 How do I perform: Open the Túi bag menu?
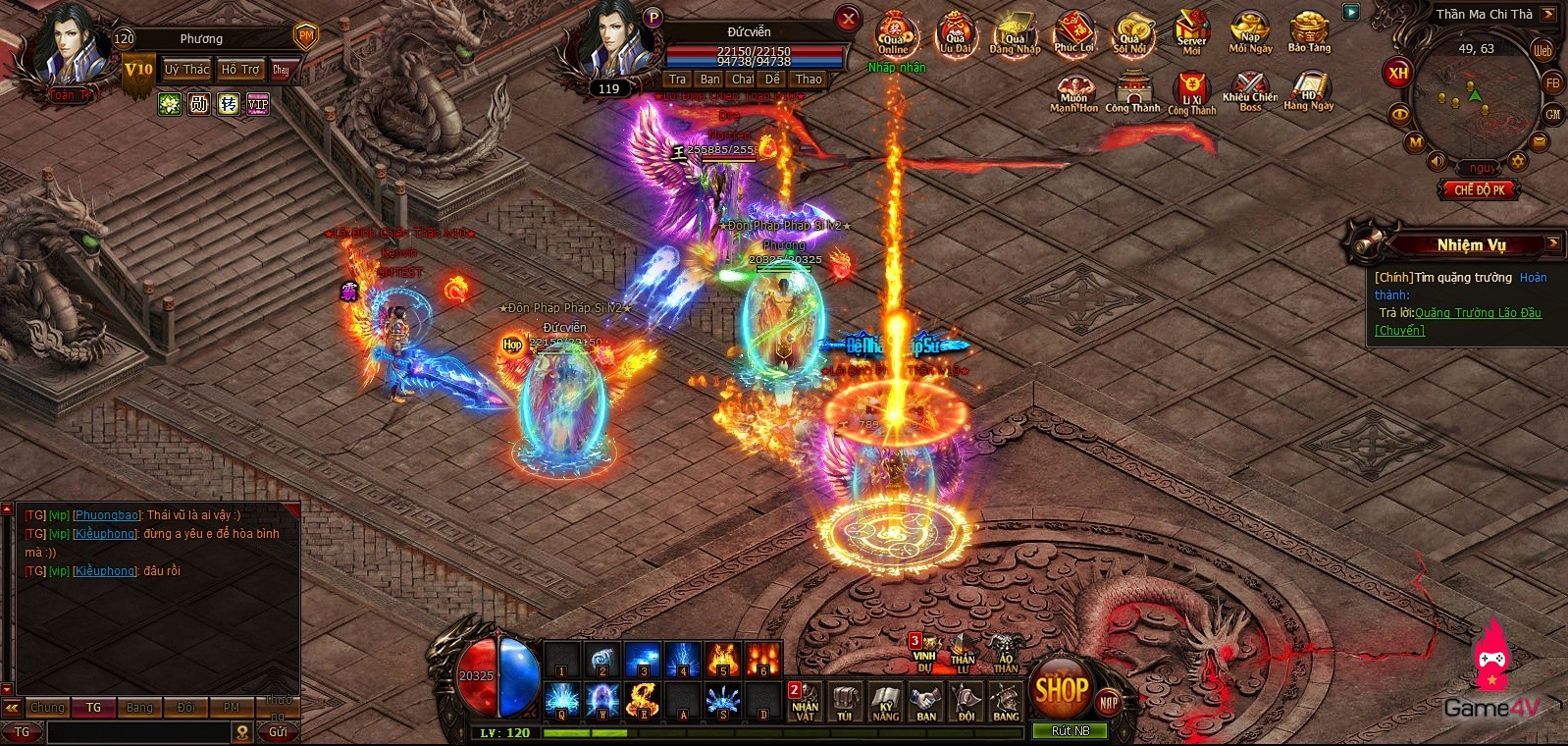click(845, 703)
